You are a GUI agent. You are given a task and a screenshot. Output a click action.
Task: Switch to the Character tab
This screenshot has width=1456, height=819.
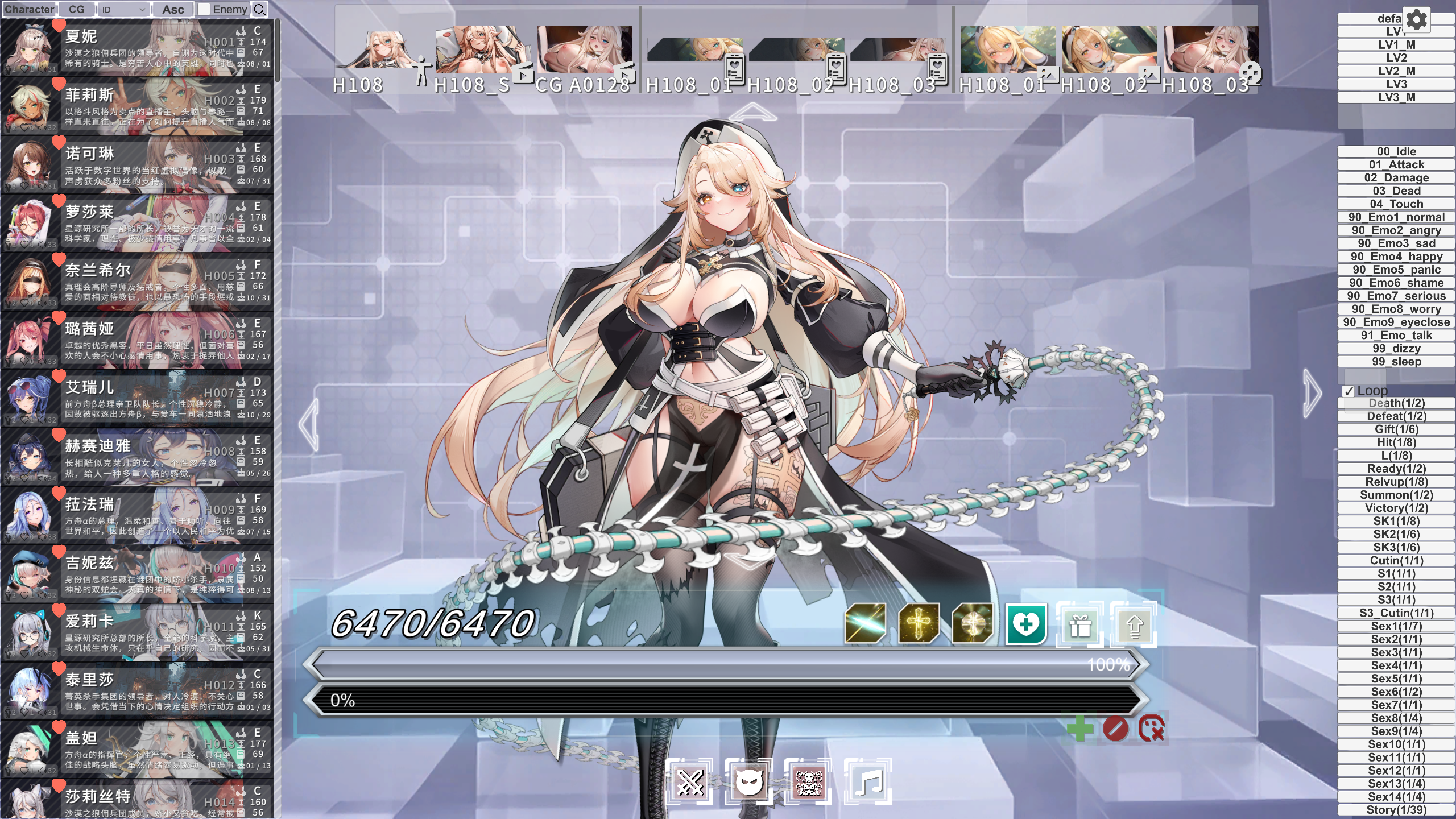tap(29, 9)
